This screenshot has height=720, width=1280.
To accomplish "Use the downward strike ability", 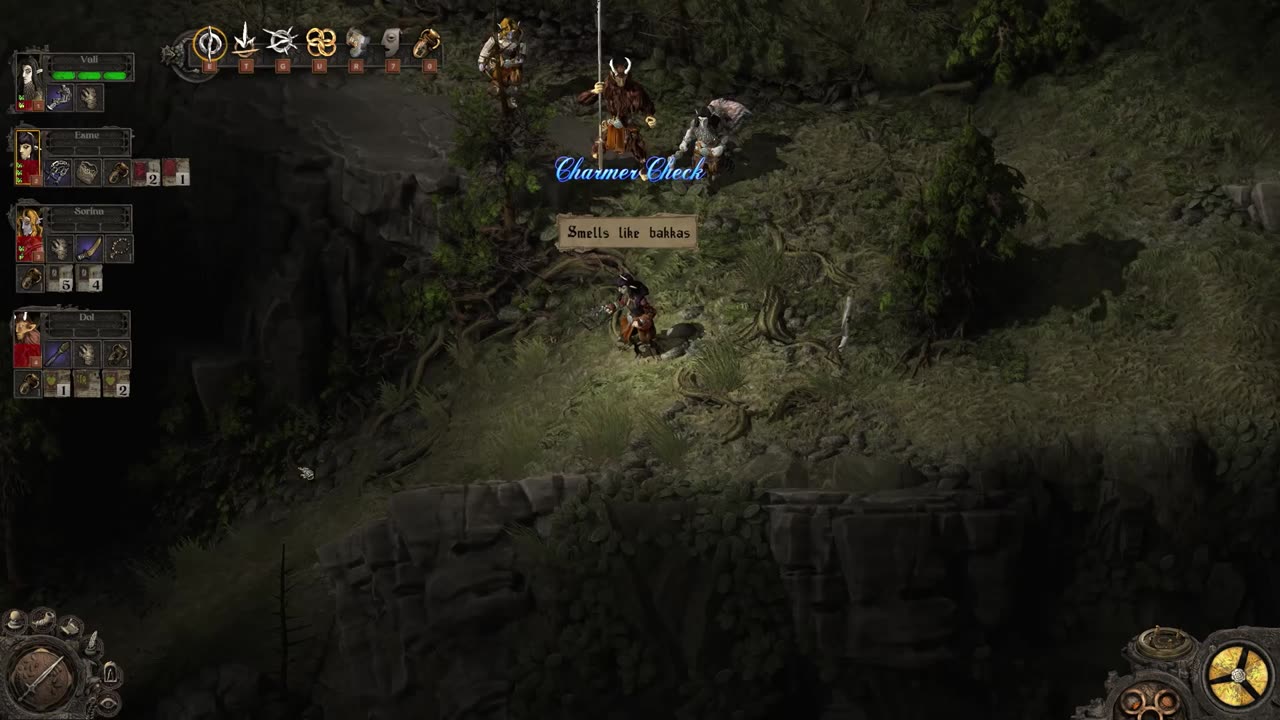I will (245, 41).
